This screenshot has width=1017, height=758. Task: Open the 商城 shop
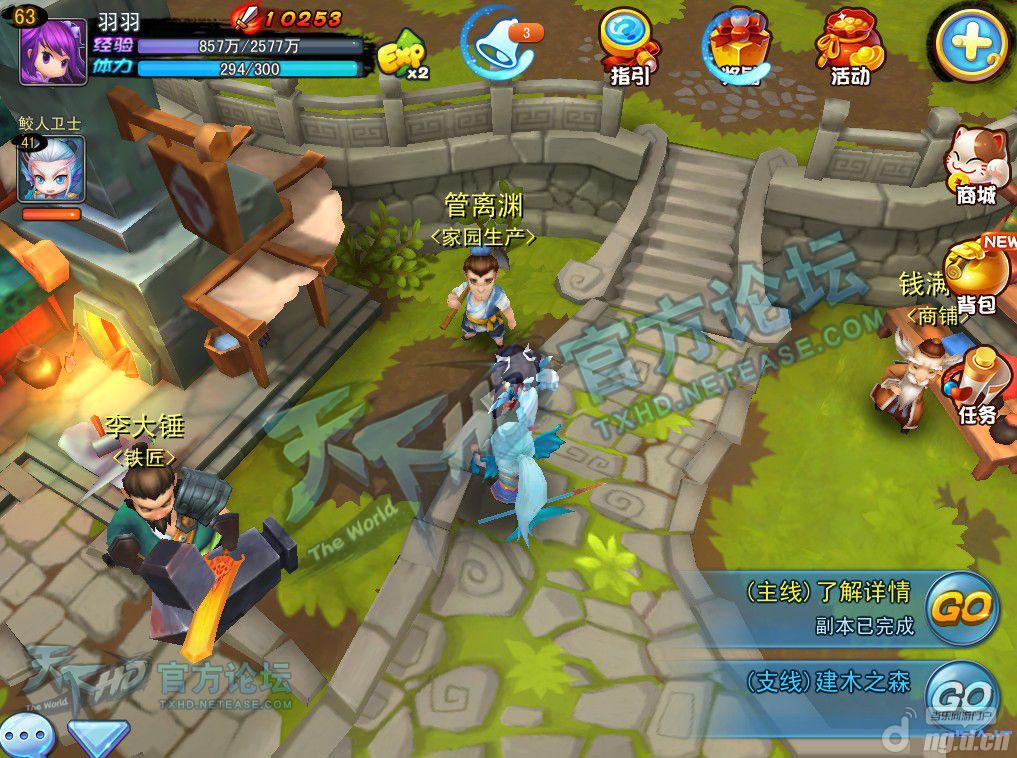tap(976, 165)
